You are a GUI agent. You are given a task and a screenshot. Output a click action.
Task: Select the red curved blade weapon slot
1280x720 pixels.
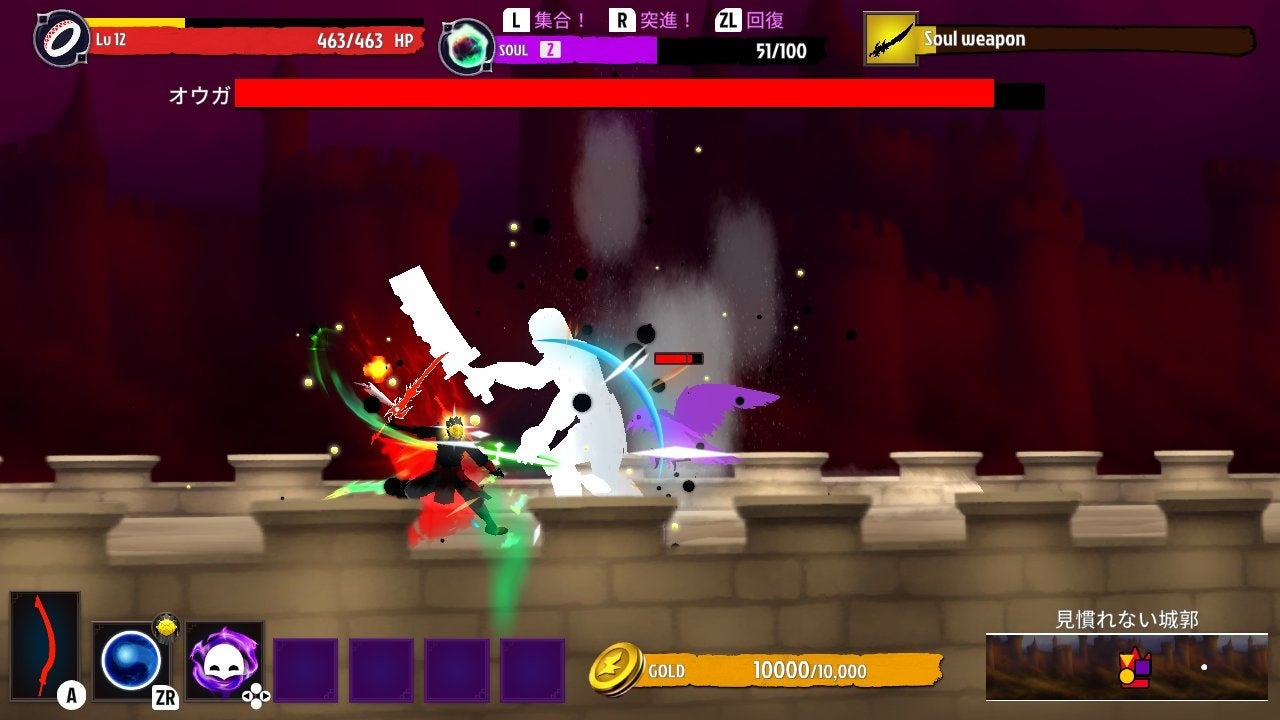[x=45, y=644]
